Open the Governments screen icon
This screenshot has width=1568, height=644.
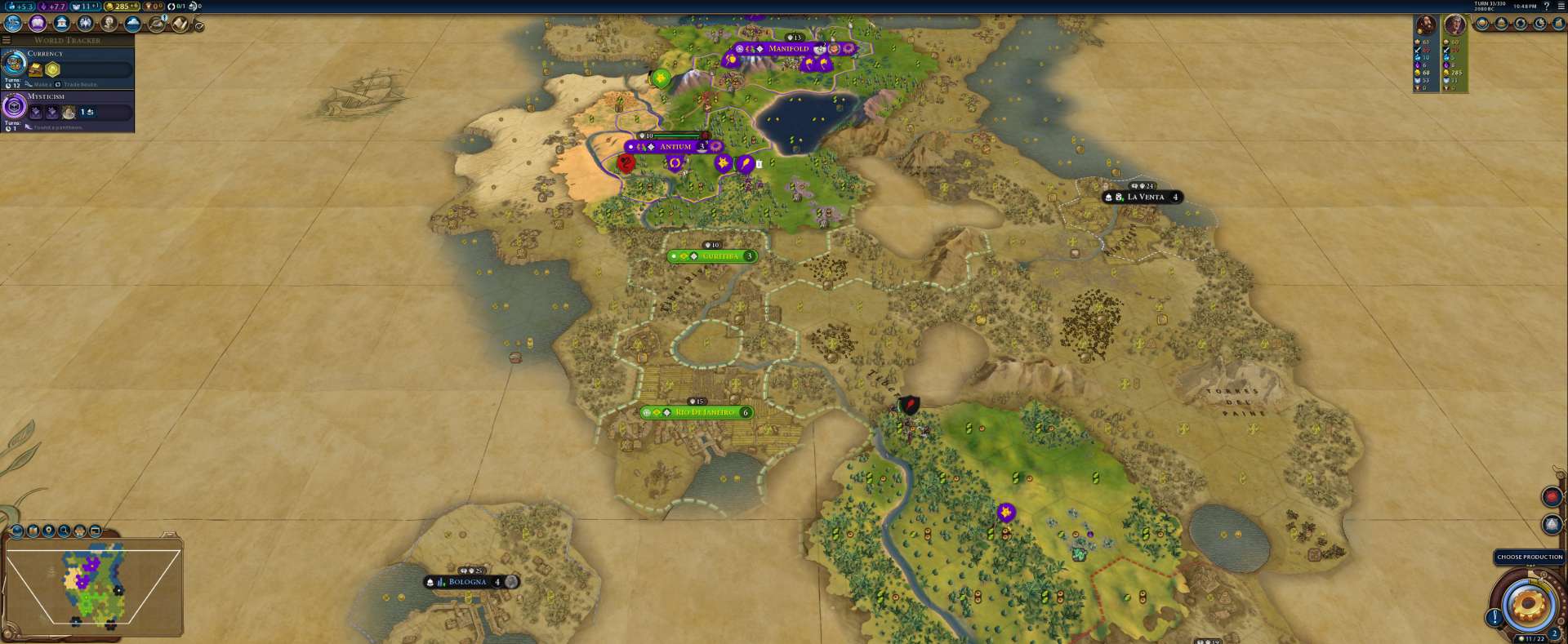61,24
